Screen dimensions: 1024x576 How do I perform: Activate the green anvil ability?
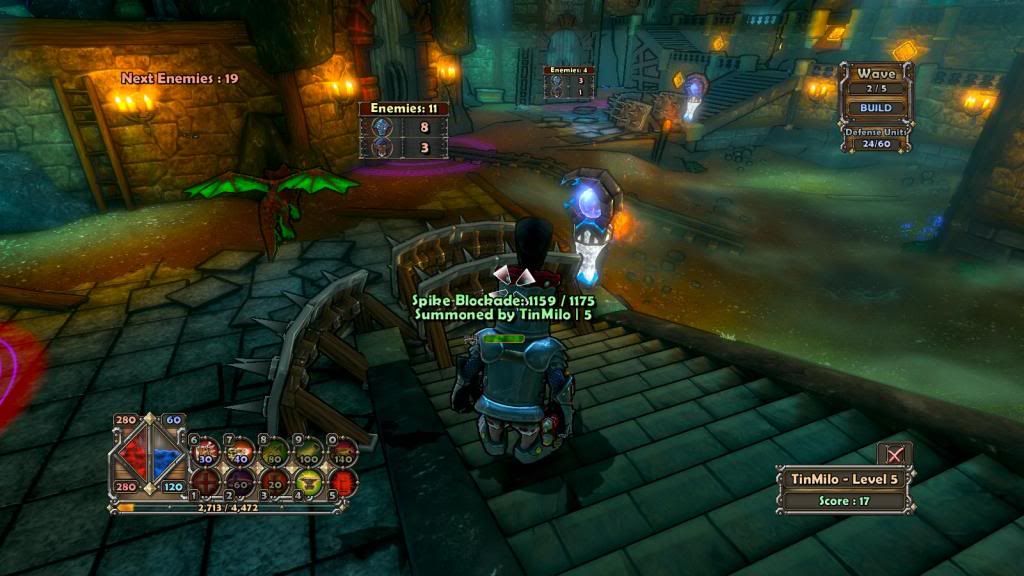tap(310, 482)
